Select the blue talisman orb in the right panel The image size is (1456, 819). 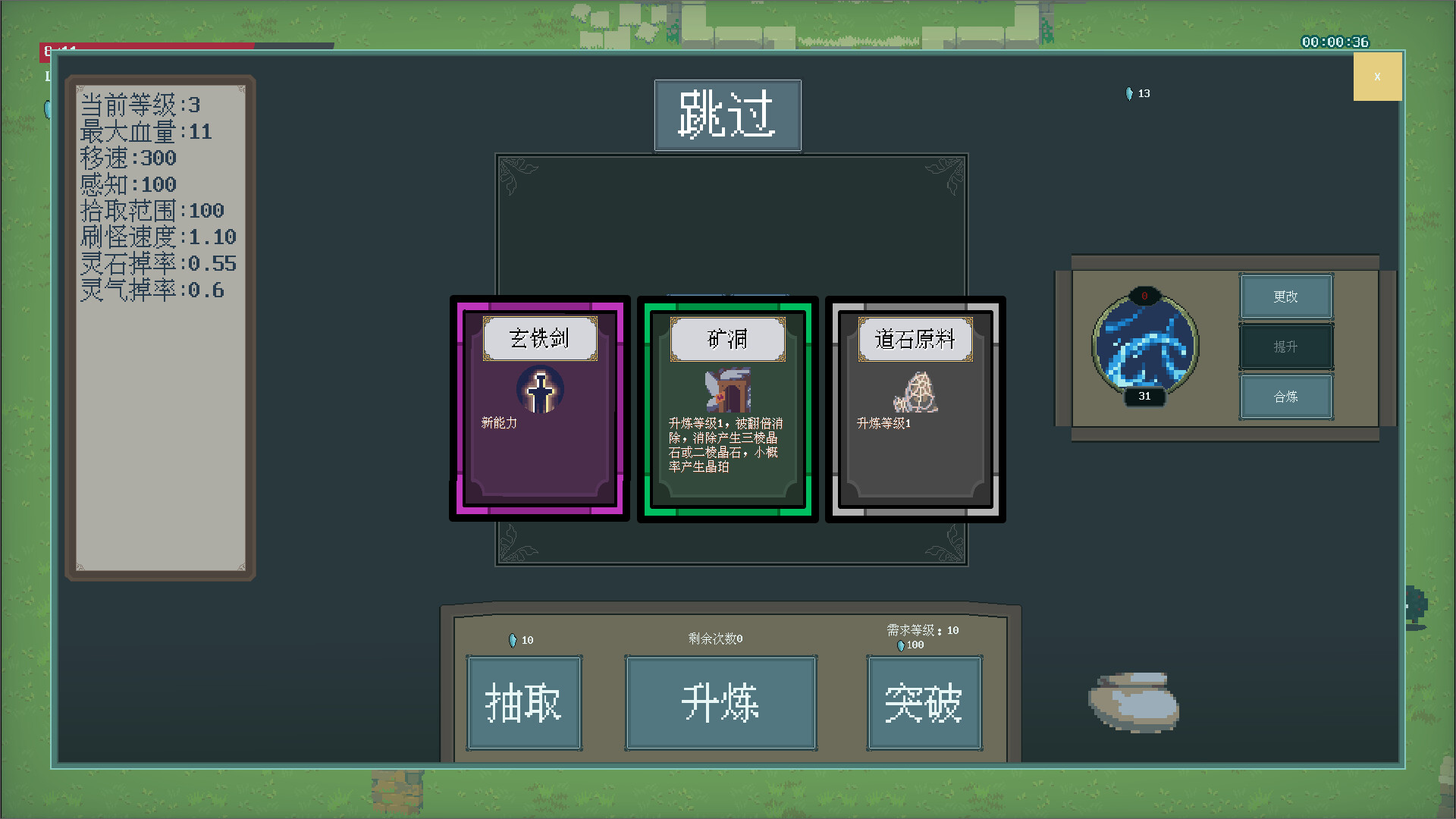[x=1145, y=346]
